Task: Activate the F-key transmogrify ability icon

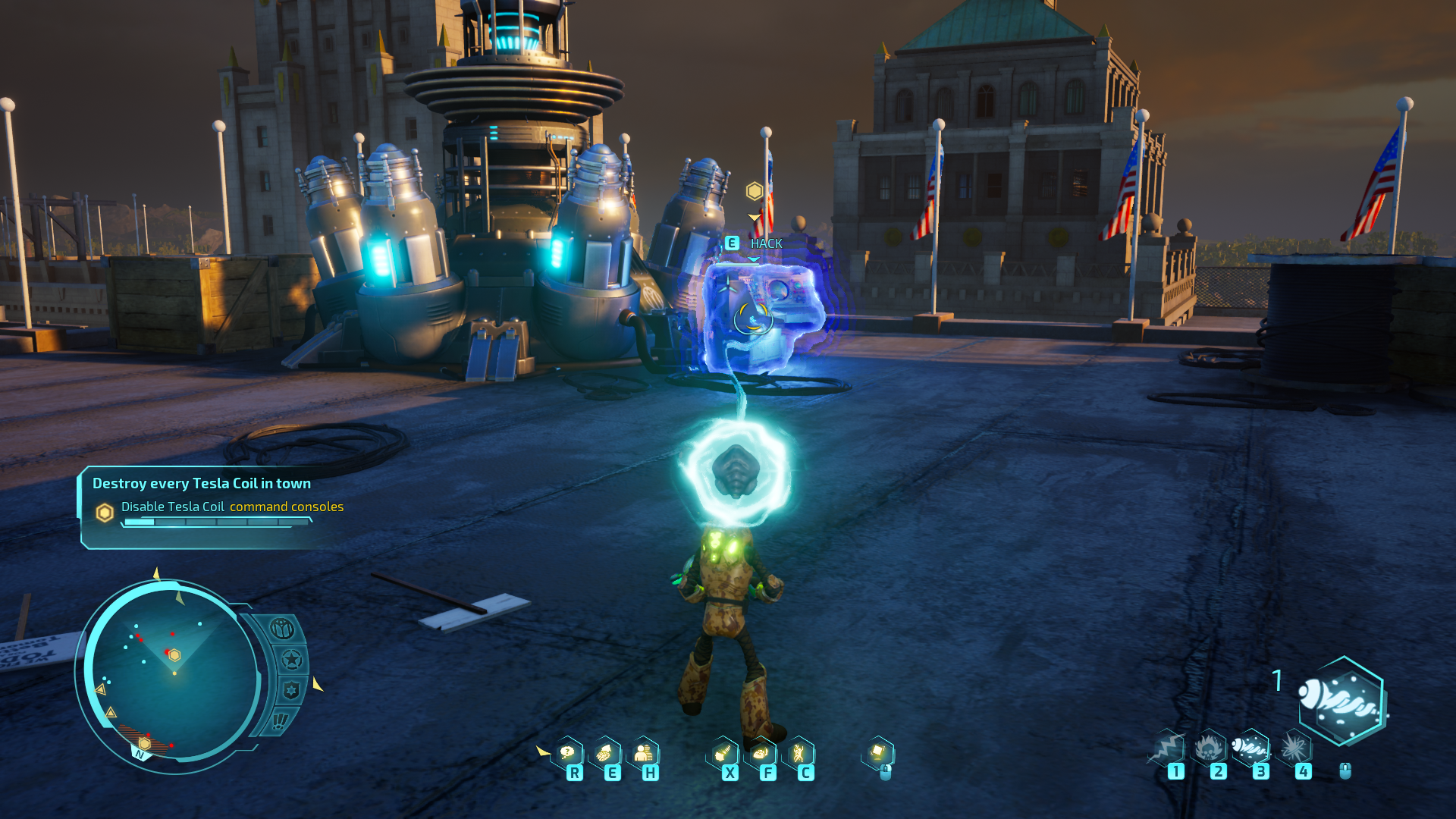Action: tap(761, 754)
